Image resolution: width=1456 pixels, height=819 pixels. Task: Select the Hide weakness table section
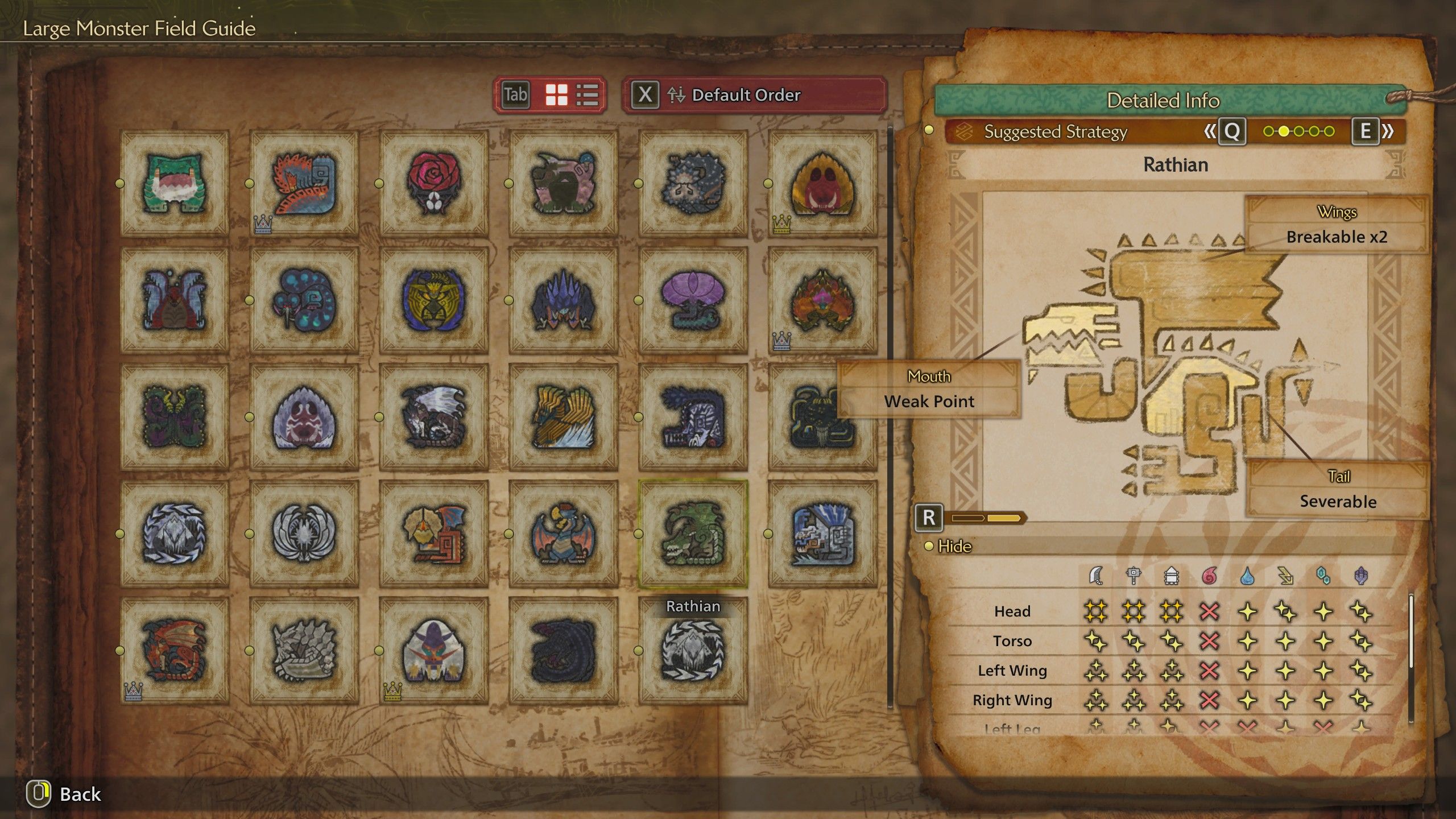click(x=954, y=546)
